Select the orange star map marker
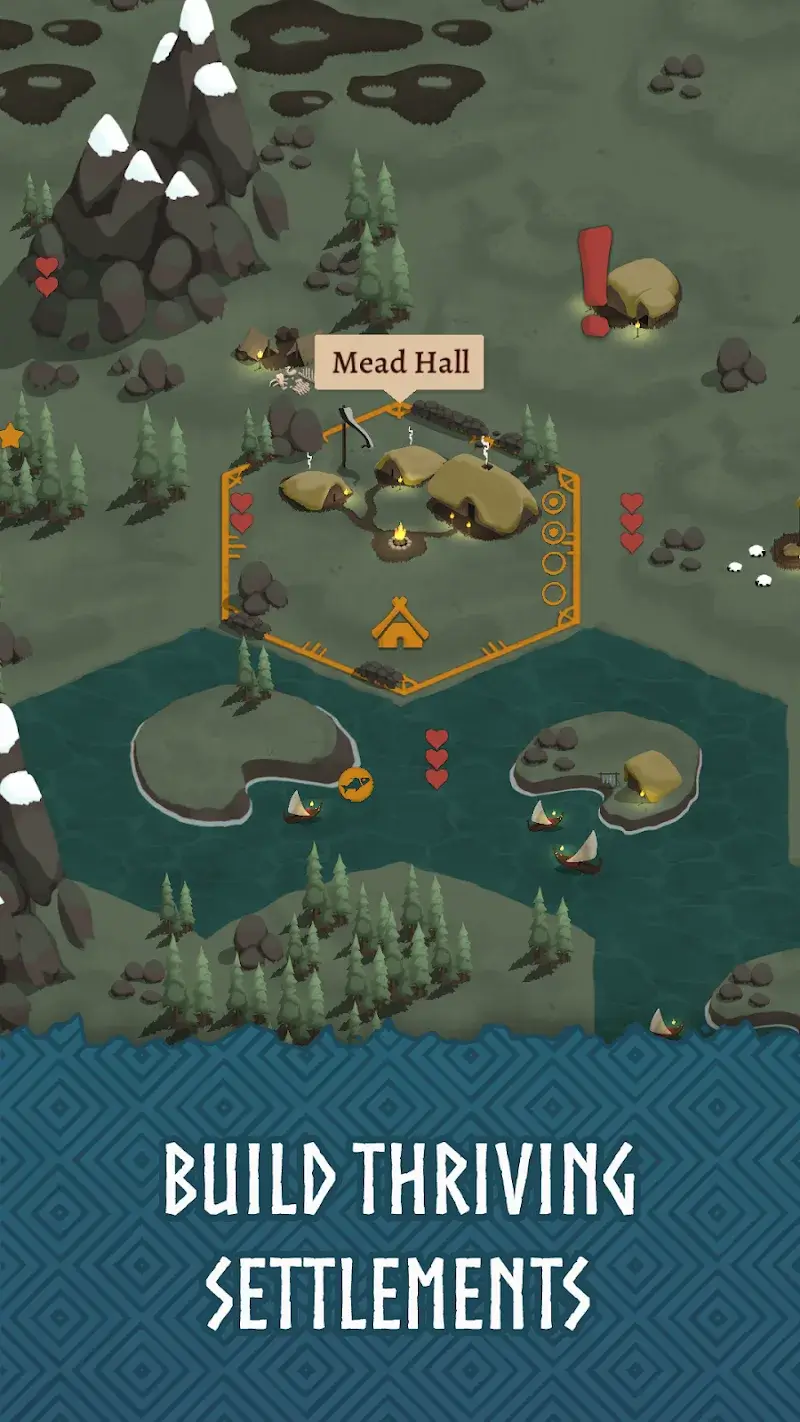The width and height of the screenshot is (800, 1422). (x=10, y=436)
